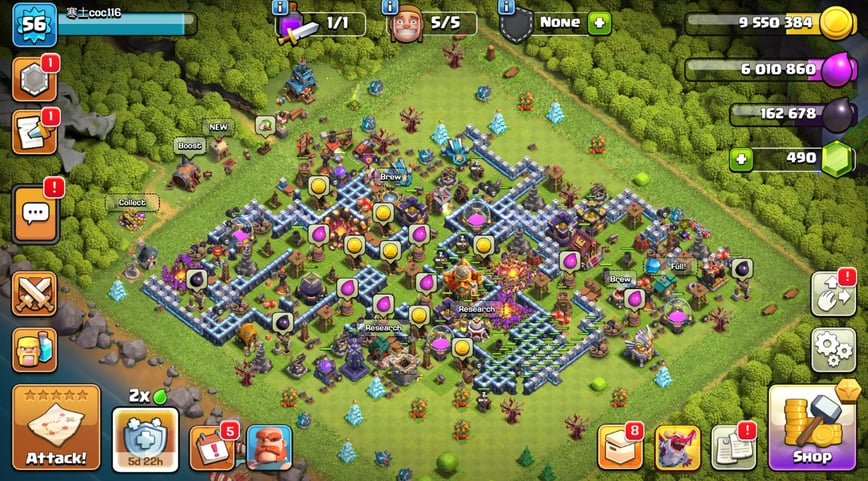
Task: Open the notes icon beside Shop
Action: tap(732, 447)
